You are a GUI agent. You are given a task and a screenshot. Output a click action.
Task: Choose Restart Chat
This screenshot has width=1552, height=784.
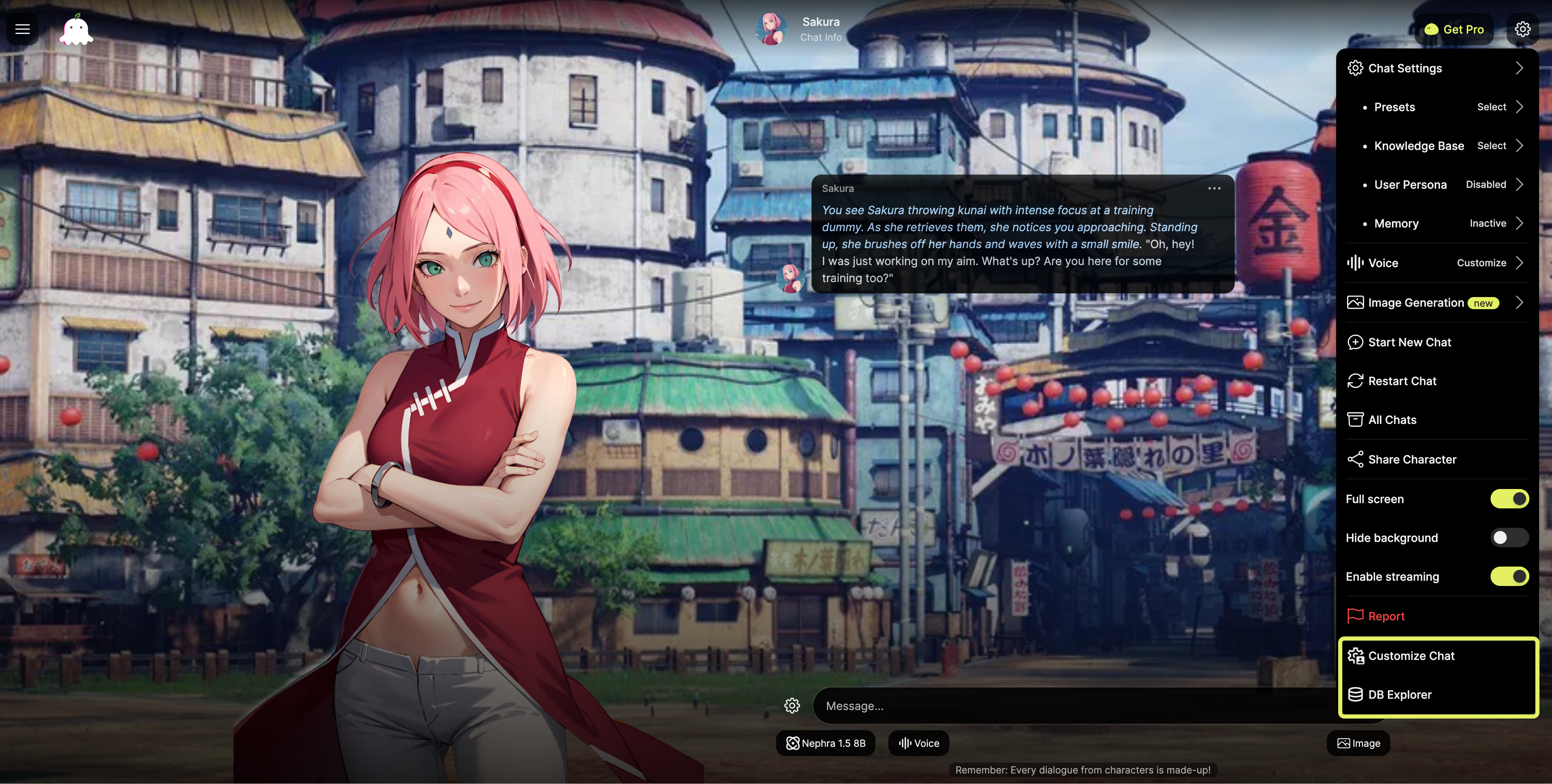1402,381
